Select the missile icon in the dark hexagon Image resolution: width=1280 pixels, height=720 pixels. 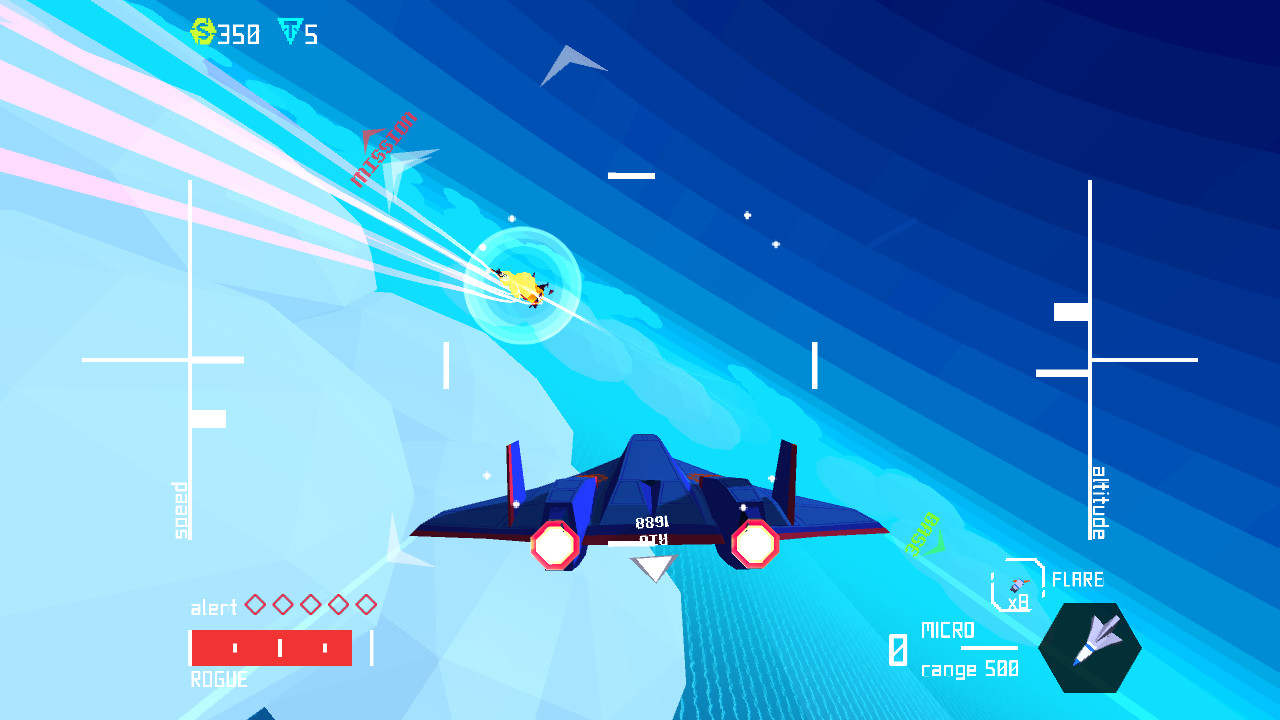click(1090, 646)
